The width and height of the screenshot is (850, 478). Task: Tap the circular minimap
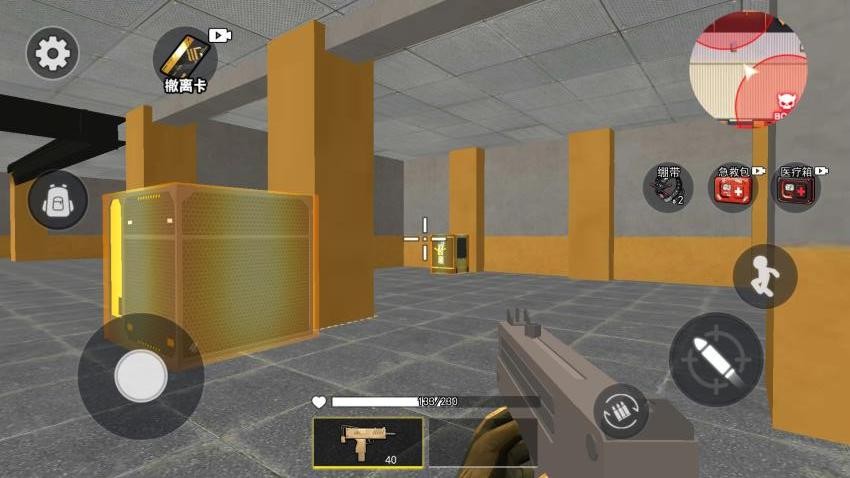(748, 70)
